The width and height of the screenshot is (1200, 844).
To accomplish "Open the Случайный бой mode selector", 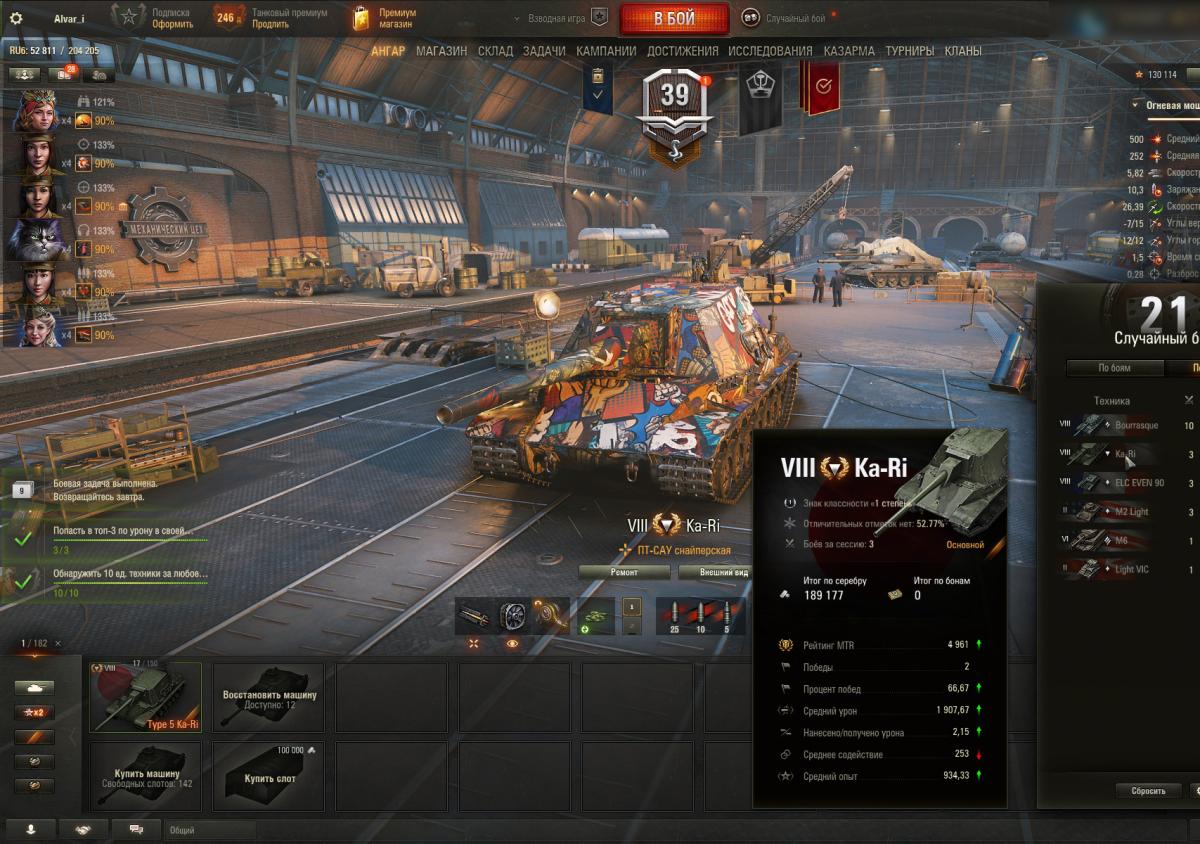I will pyautogui.click(x=789, y=18).
